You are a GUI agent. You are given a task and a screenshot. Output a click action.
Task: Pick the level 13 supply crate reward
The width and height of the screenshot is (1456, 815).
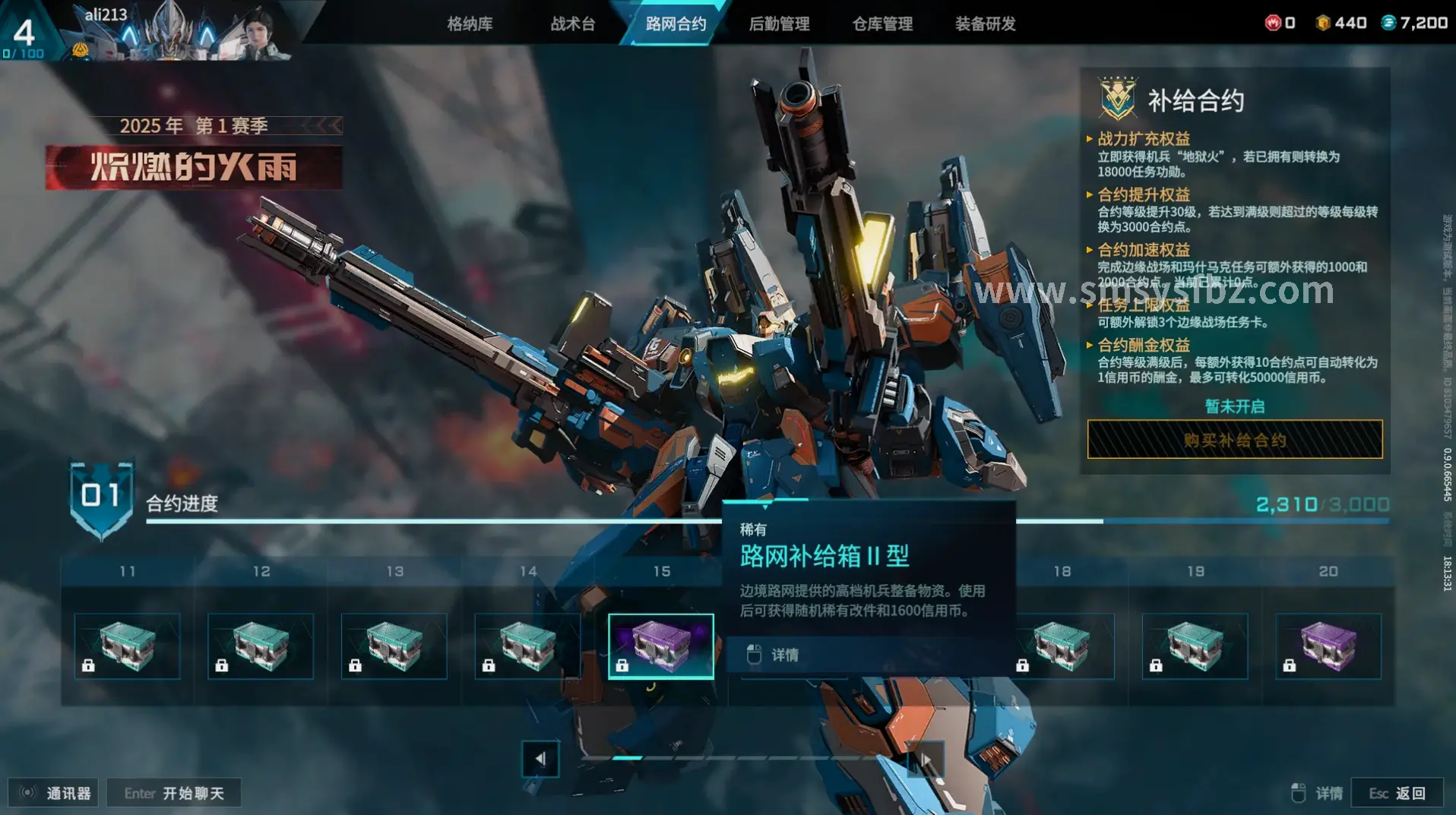[394, 646]
